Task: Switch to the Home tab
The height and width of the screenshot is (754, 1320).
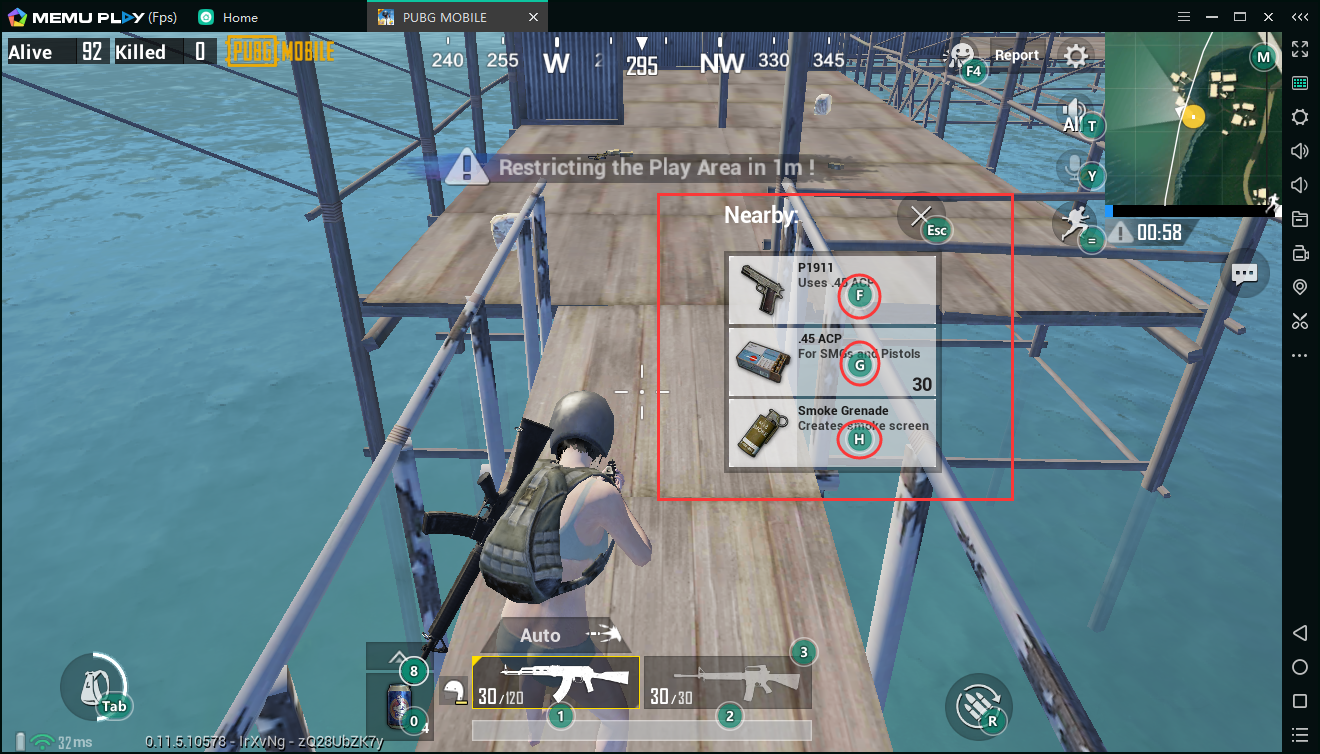Action: click(x=232, y=16)
